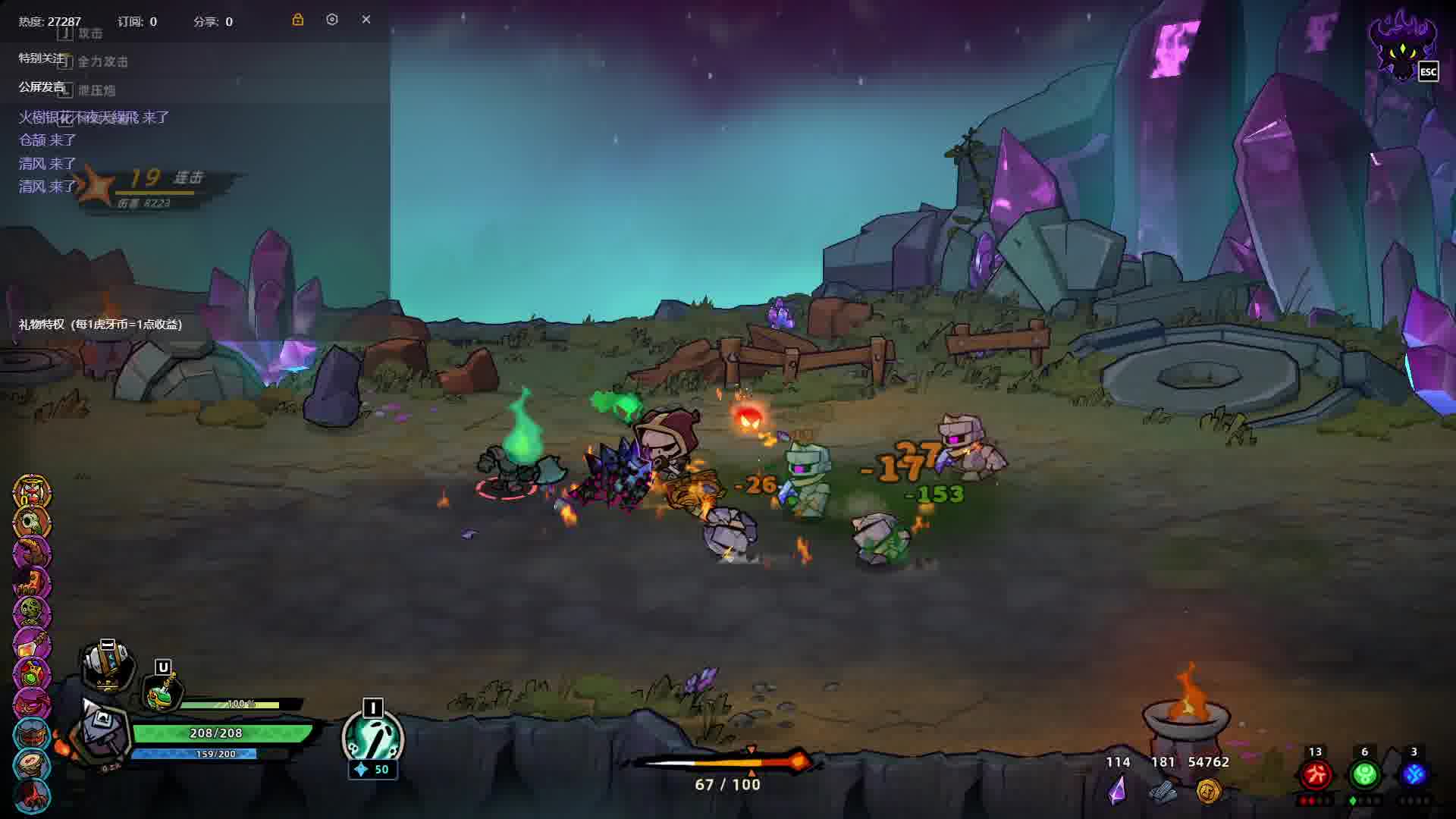Inspect the green zombie head relic

click(32, 613)
